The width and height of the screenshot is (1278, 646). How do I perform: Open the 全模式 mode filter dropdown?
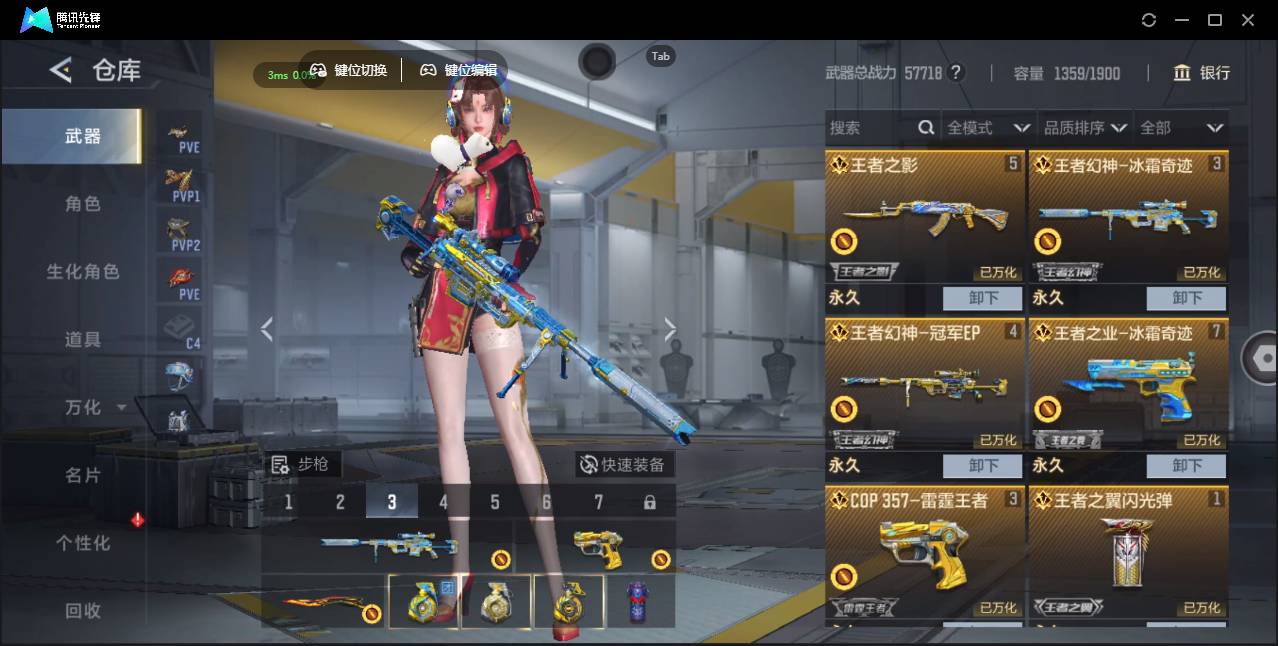coord(988,128)
